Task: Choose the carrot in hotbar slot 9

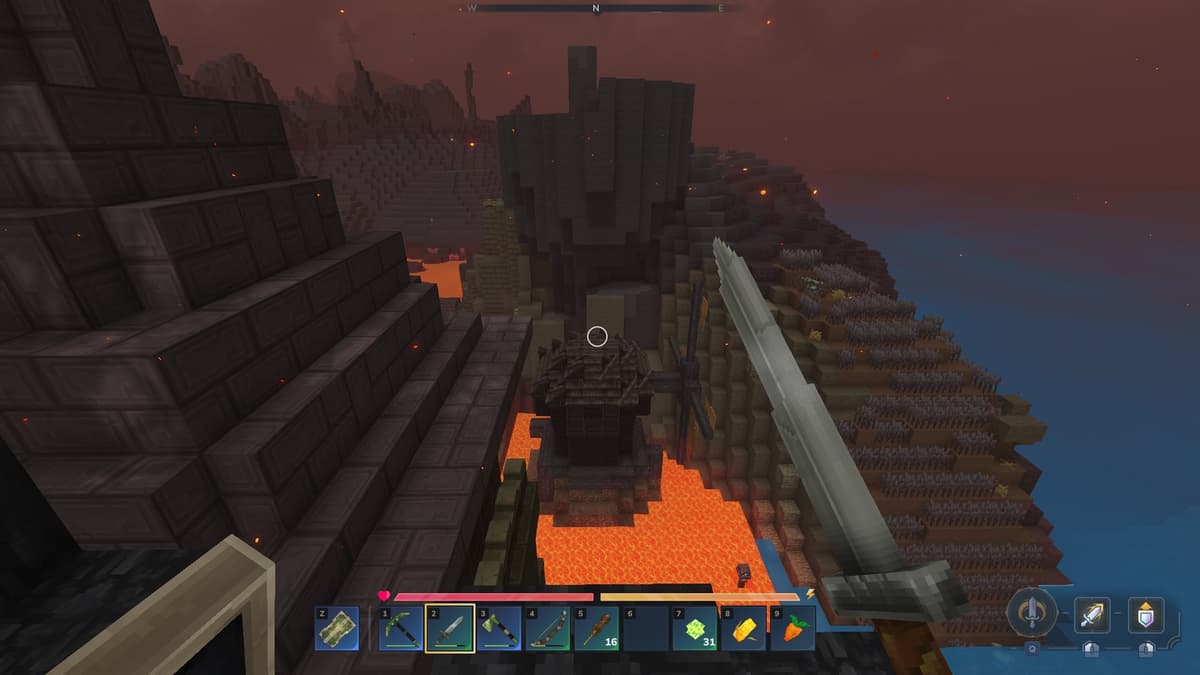Action: coord(792,629)
